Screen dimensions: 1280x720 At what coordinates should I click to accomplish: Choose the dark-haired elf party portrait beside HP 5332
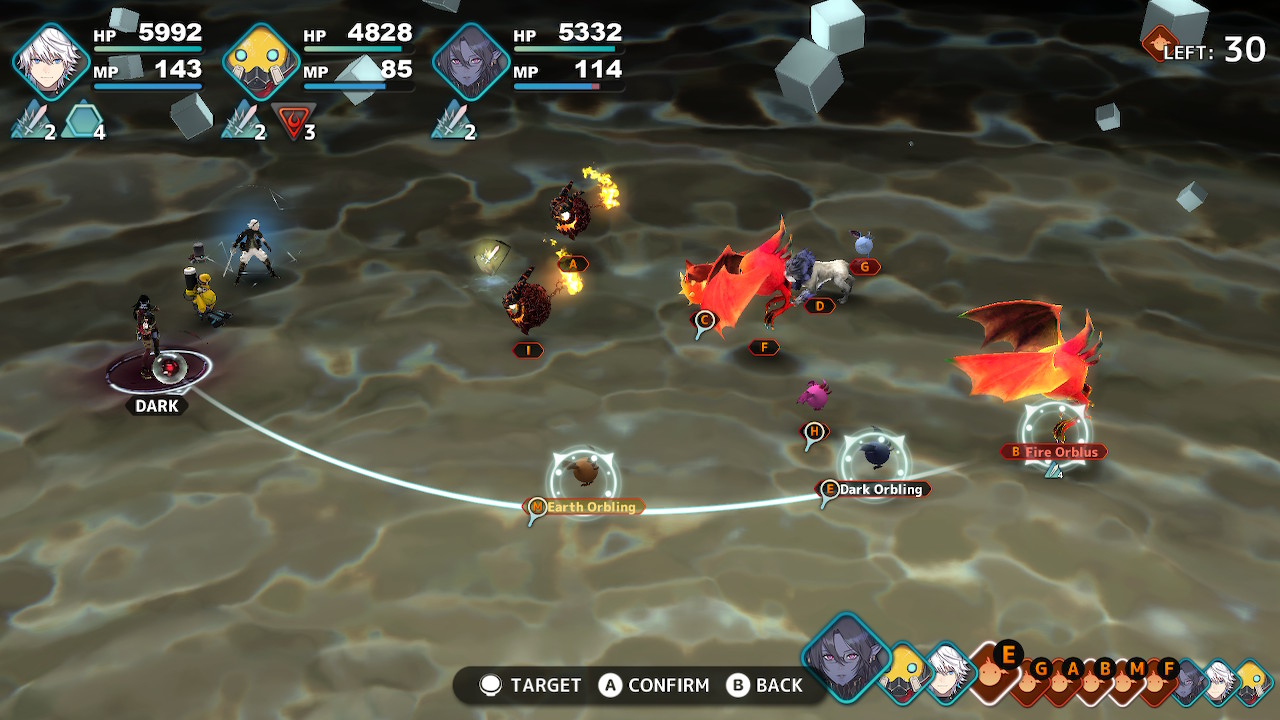[470, 62]
